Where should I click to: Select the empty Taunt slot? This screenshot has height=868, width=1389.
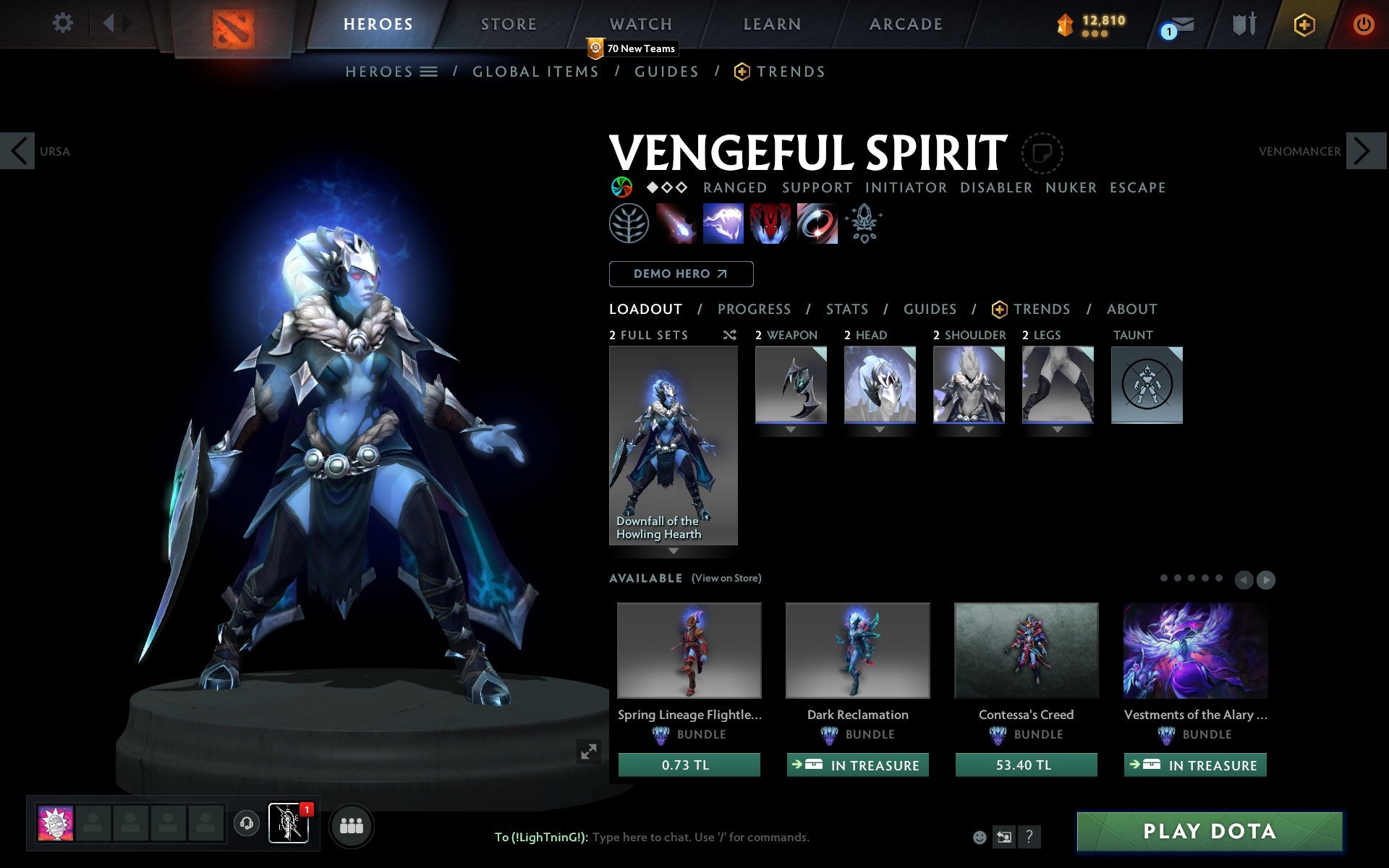coord(1147,385)
